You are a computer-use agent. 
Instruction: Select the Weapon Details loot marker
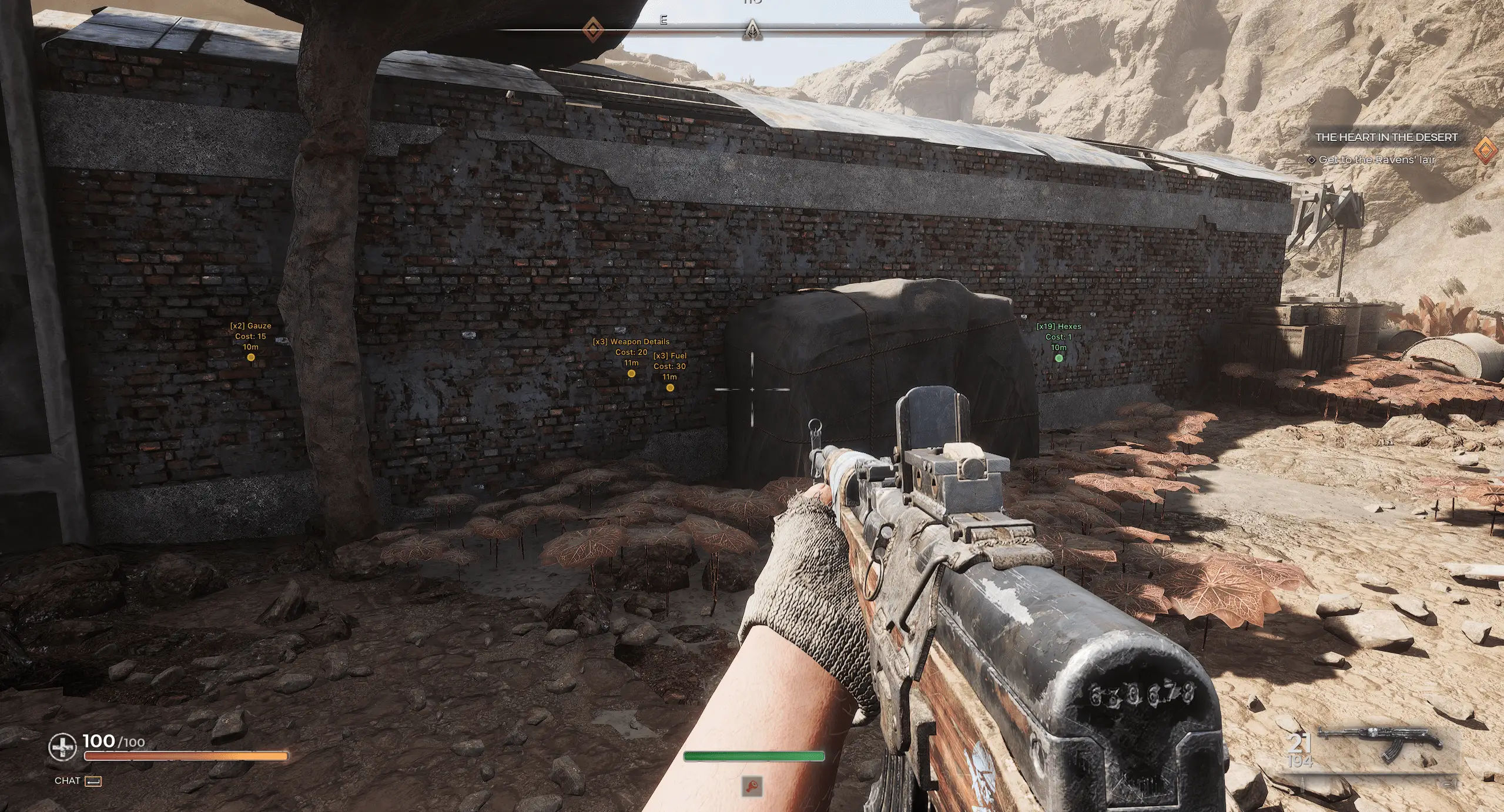[x=631, y=373]
